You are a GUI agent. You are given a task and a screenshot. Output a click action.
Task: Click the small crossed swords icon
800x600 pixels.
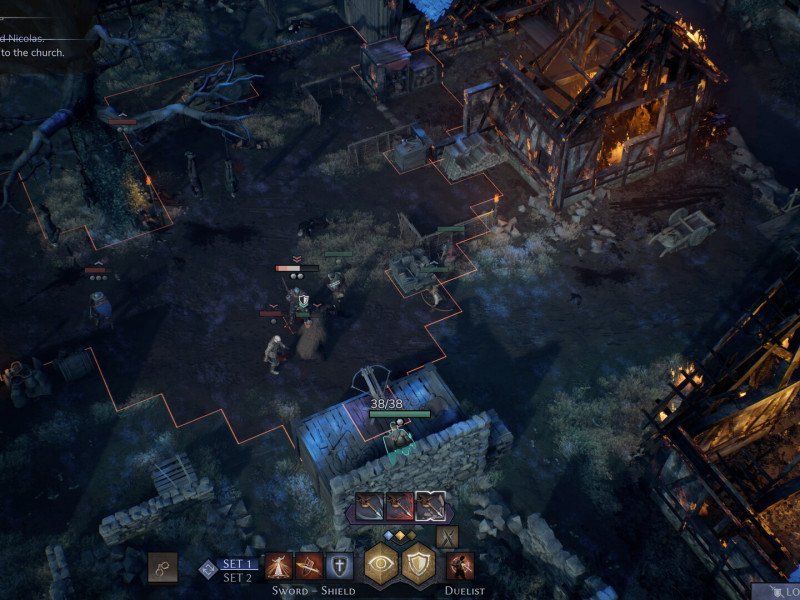(446, 537)
